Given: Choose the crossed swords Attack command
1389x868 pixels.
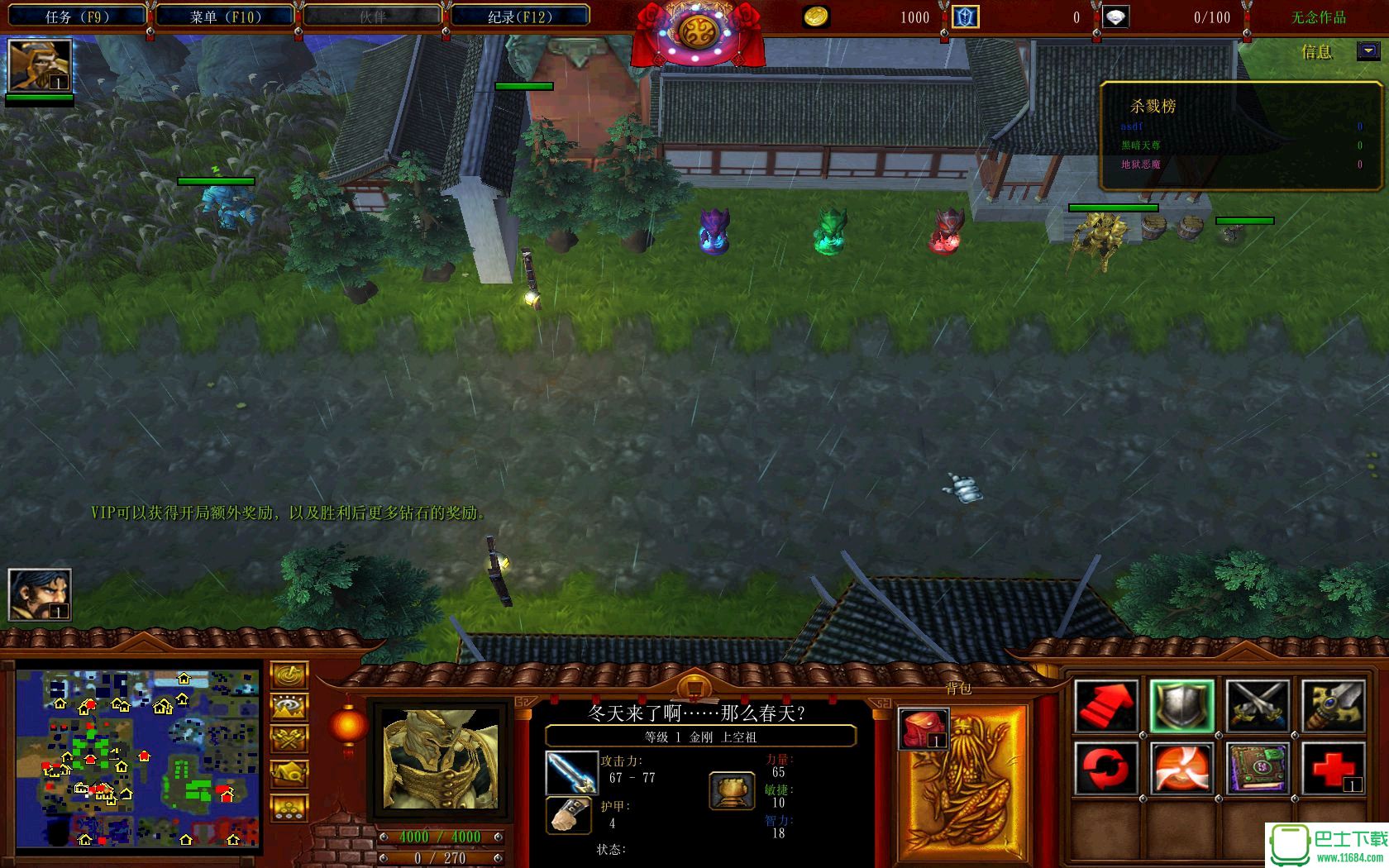Looking at the screenshot, I should click(x=1257, y=706).
